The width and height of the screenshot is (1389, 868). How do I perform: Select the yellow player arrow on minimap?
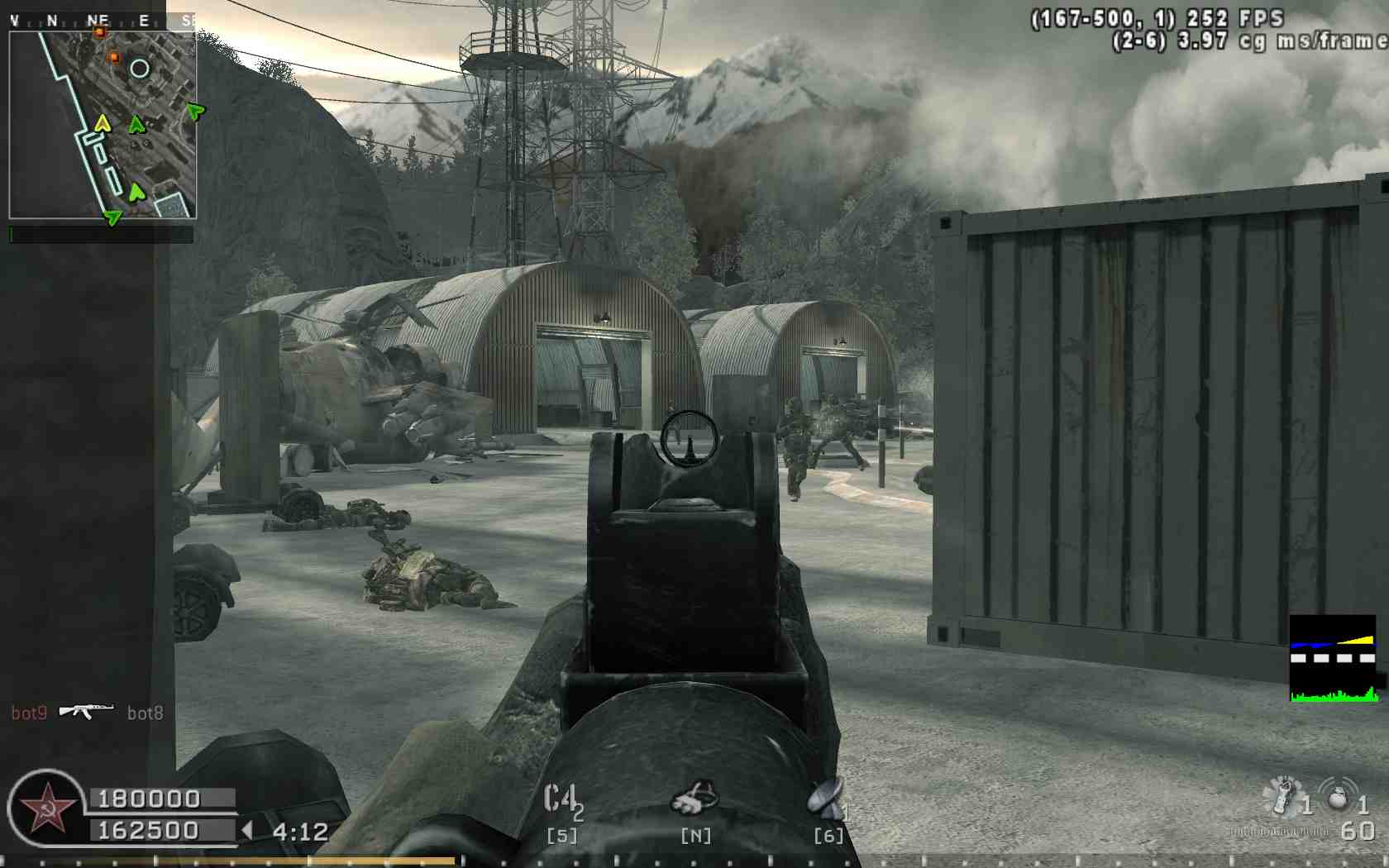point(102,124)
